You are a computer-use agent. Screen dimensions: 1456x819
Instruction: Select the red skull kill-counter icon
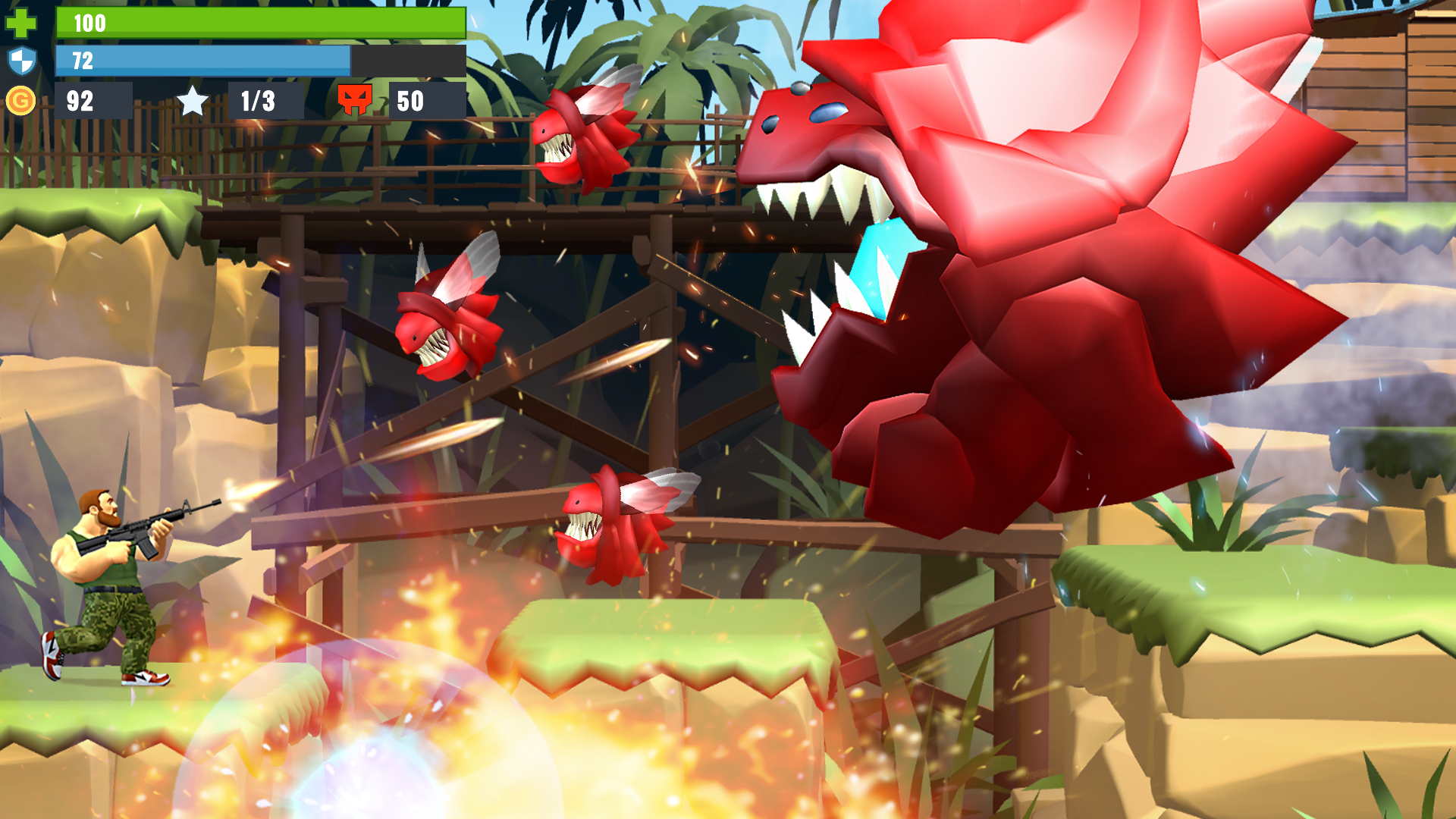(x=355, y=99)
